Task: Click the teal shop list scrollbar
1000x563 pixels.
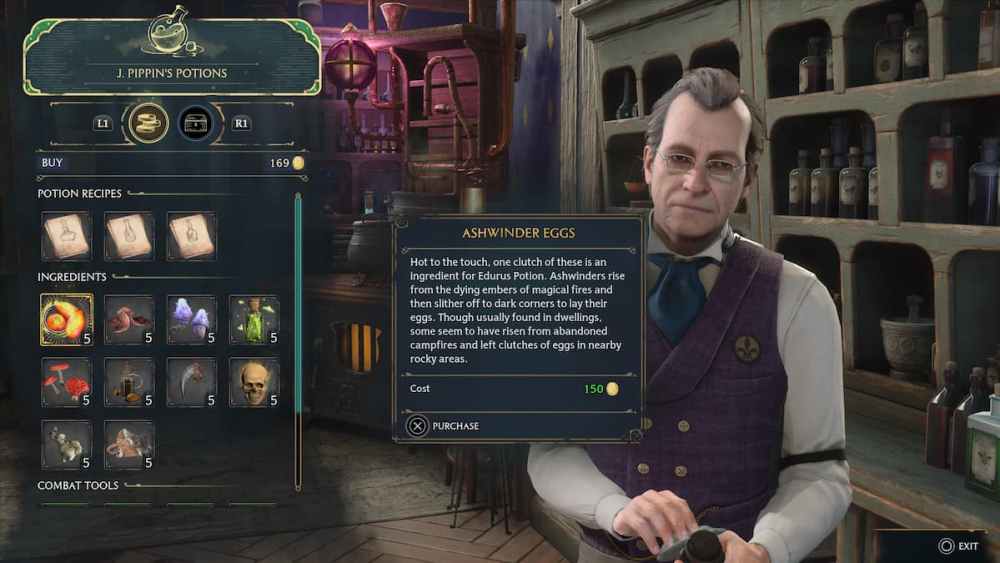Action: click(x=297, y=340)
